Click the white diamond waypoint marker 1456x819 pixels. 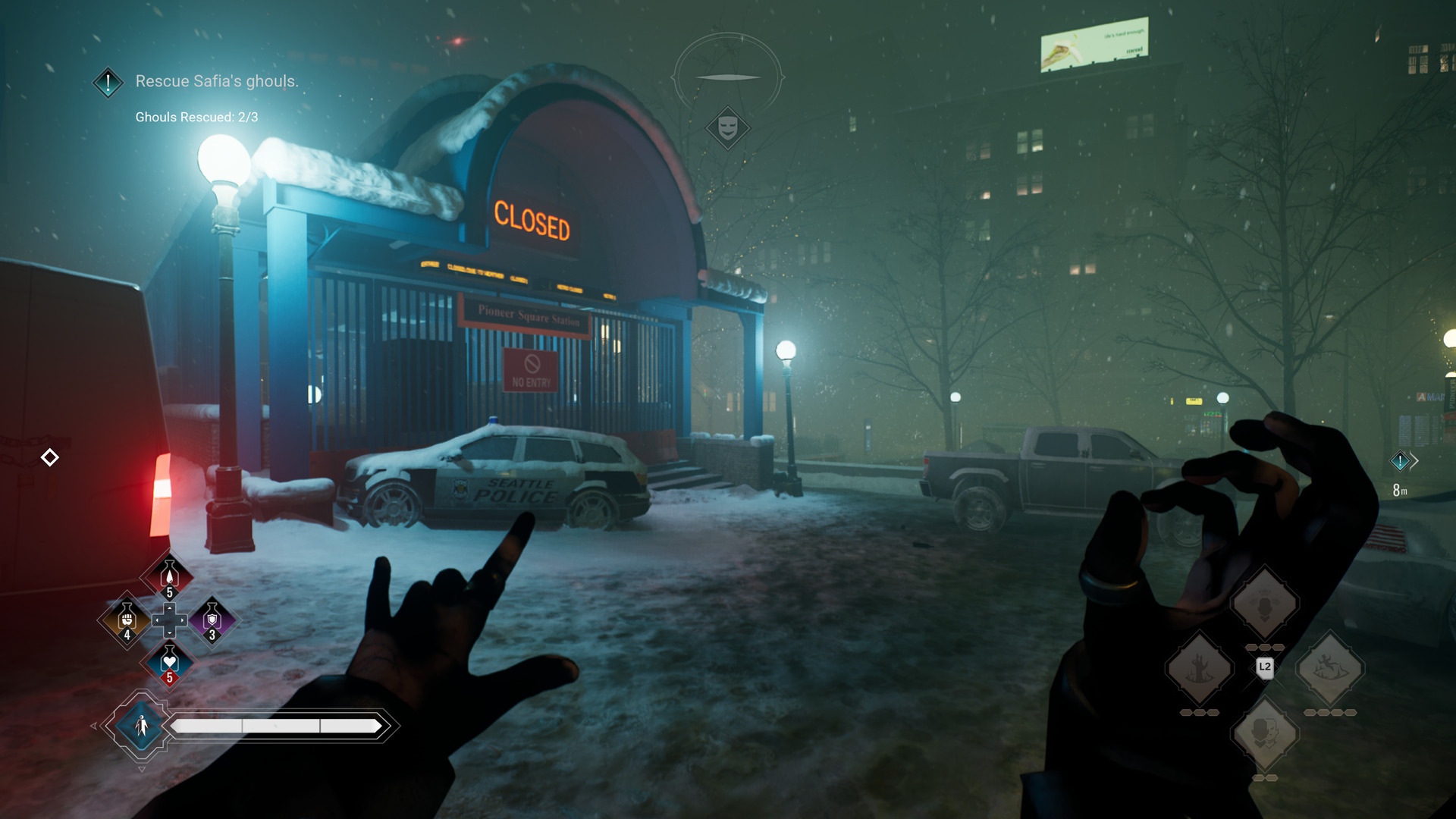coord(50,457)
